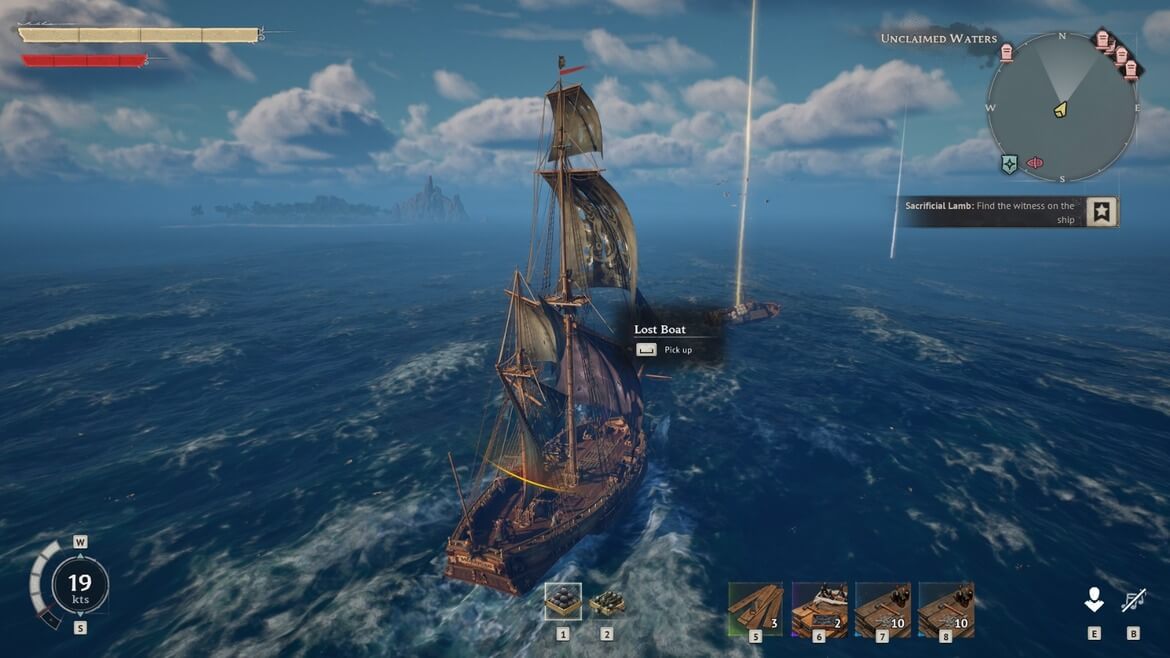The image size is (1170, 658).
Task: Open the circular compass minimap
Action: 1061,107
